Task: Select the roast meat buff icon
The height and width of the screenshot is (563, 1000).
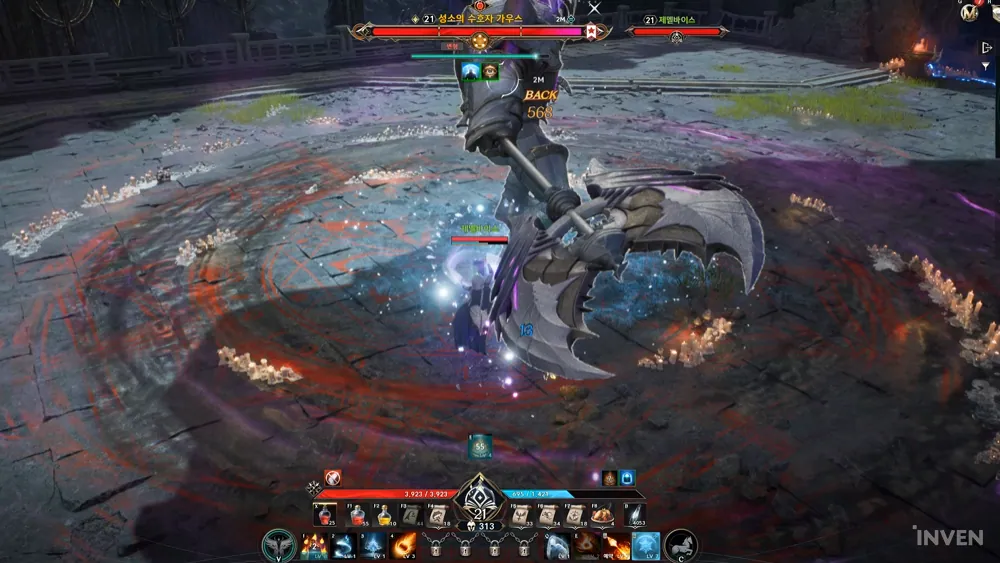Action: coord(609,478)
